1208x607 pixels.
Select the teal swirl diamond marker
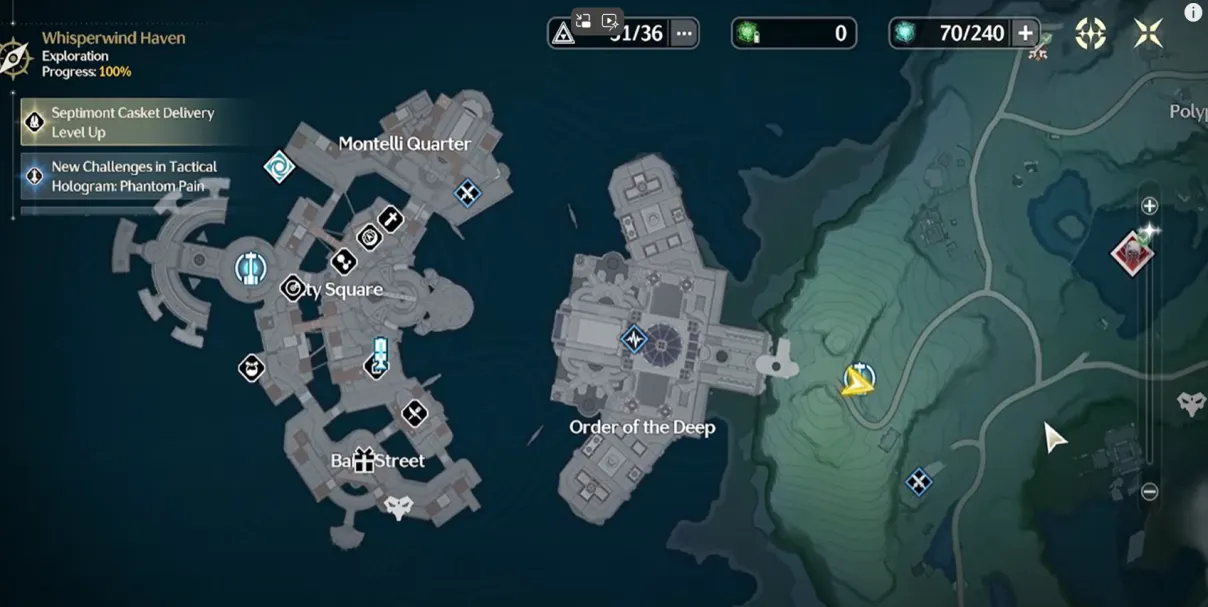point(279,166)
